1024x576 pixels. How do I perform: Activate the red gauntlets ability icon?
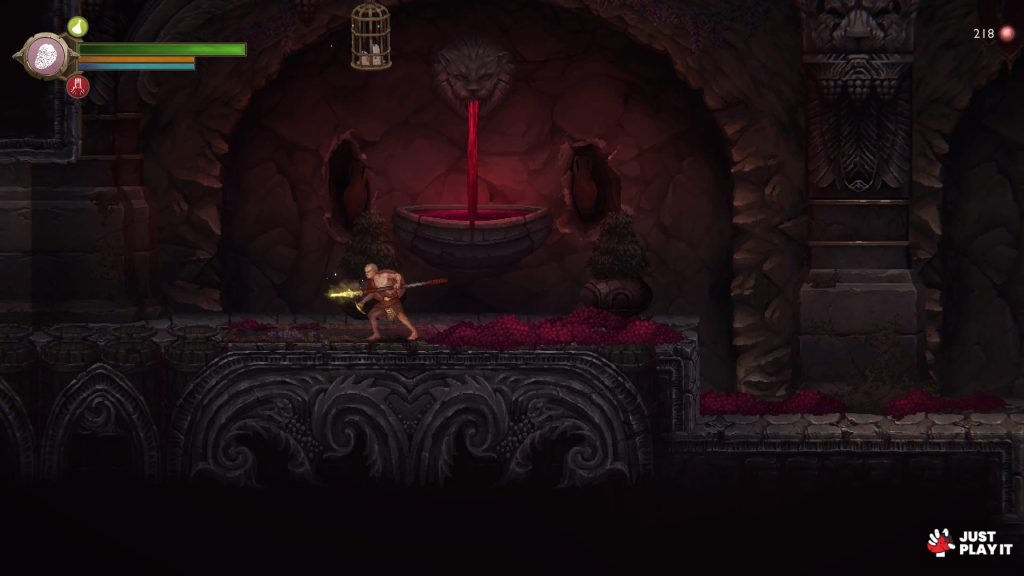(x=78, y=87)
